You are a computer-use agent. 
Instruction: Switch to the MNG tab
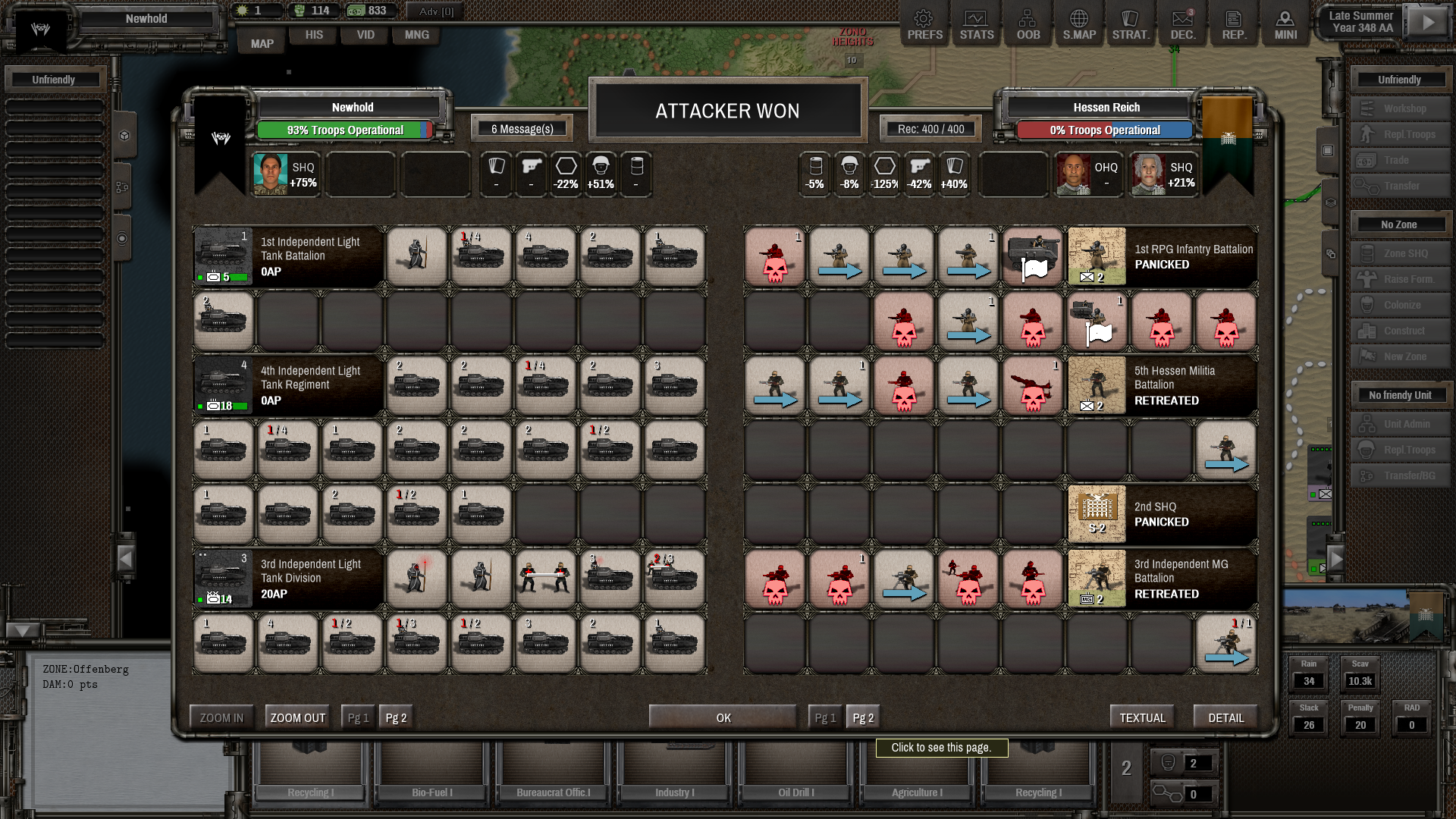click(x=416, y=35)
